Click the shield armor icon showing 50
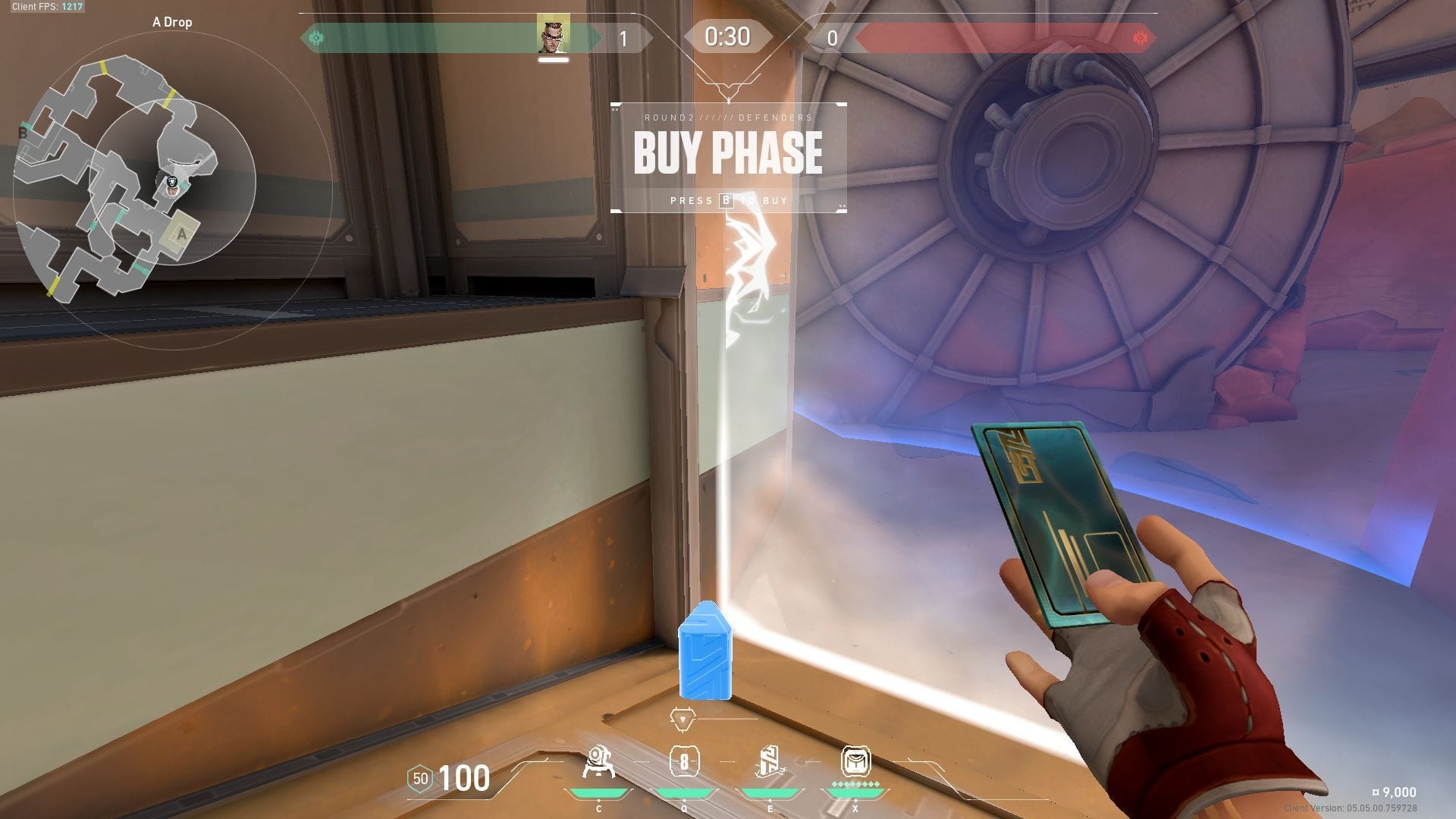Screen dimensions: 1456x819 point(419,777)
